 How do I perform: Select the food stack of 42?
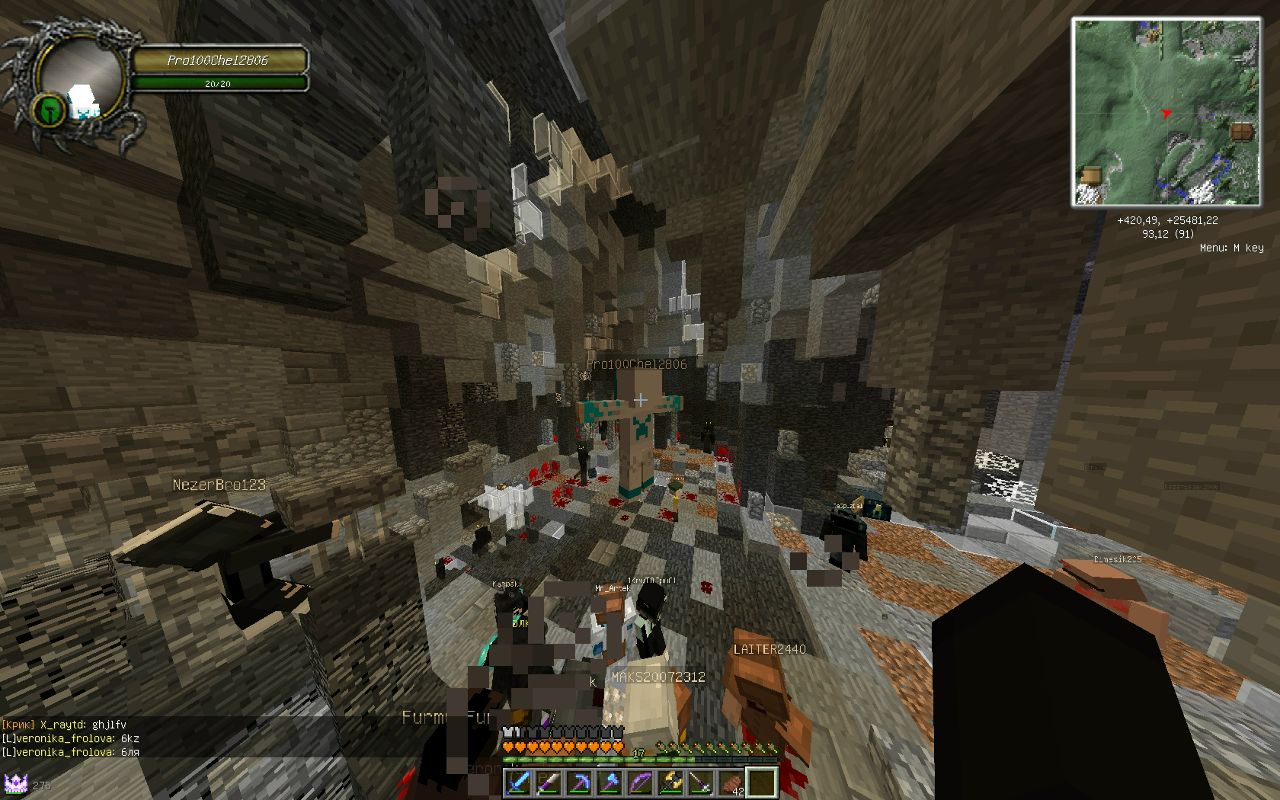coord(731,782)
